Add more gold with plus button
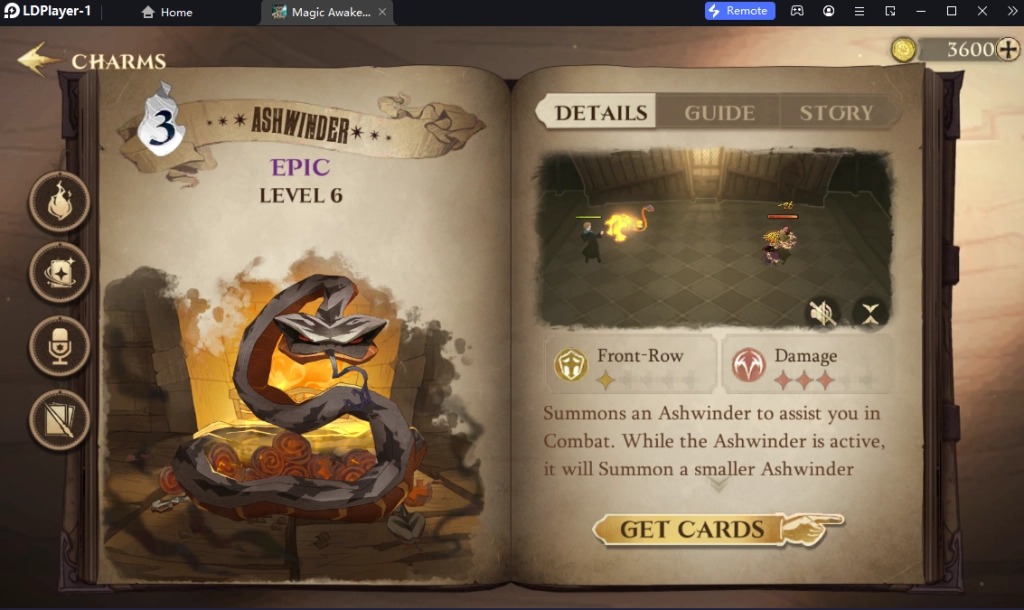 point(1008,49)
